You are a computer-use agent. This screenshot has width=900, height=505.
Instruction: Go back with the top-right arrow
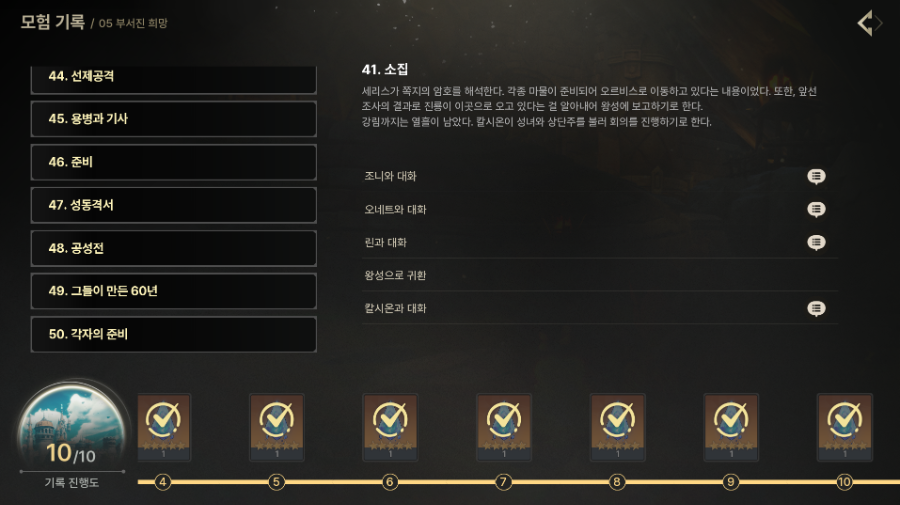pyautogui.click(x=870, y=23)
